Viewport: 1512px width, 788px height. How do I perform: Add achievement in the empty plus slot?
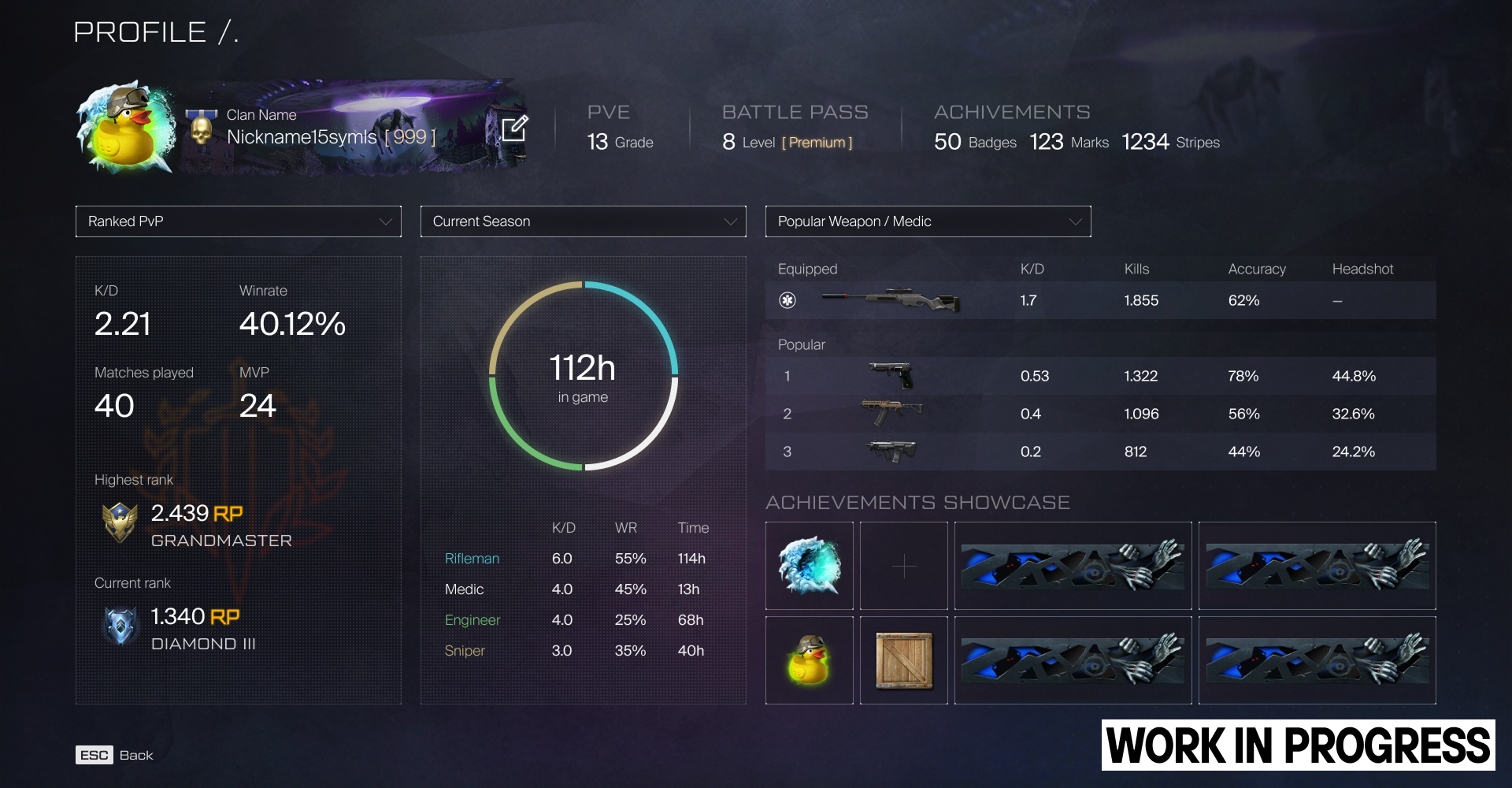tap(904, 566)
